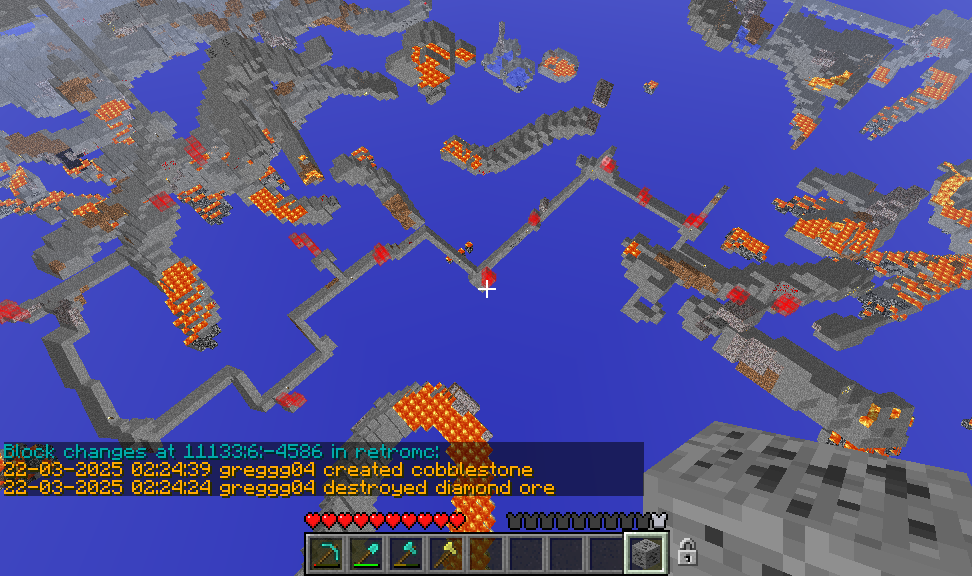Select the diamond pickaxe hotbar slot
Screen dimensions: 972x576
tap(326, 554)
